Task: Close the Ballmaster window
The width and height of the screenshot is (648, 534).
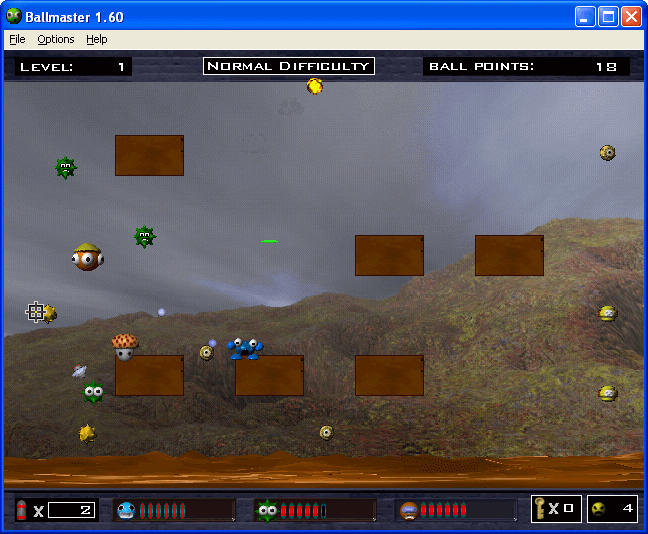Action: (x=631, y=16)
